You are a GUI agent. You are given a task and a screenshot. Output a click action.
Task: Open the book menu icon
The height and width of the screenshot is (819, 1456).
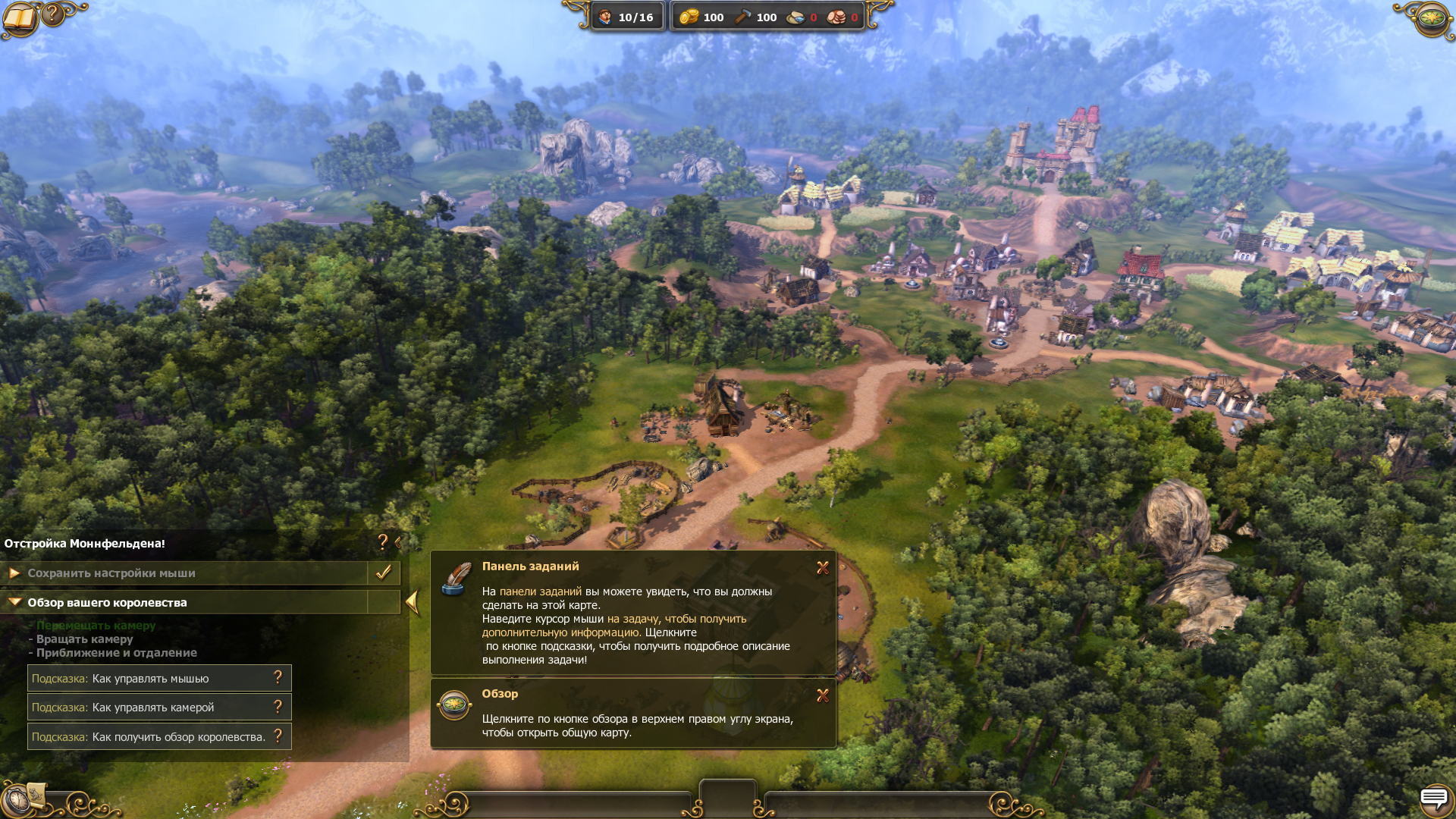[x=20, y=20]
